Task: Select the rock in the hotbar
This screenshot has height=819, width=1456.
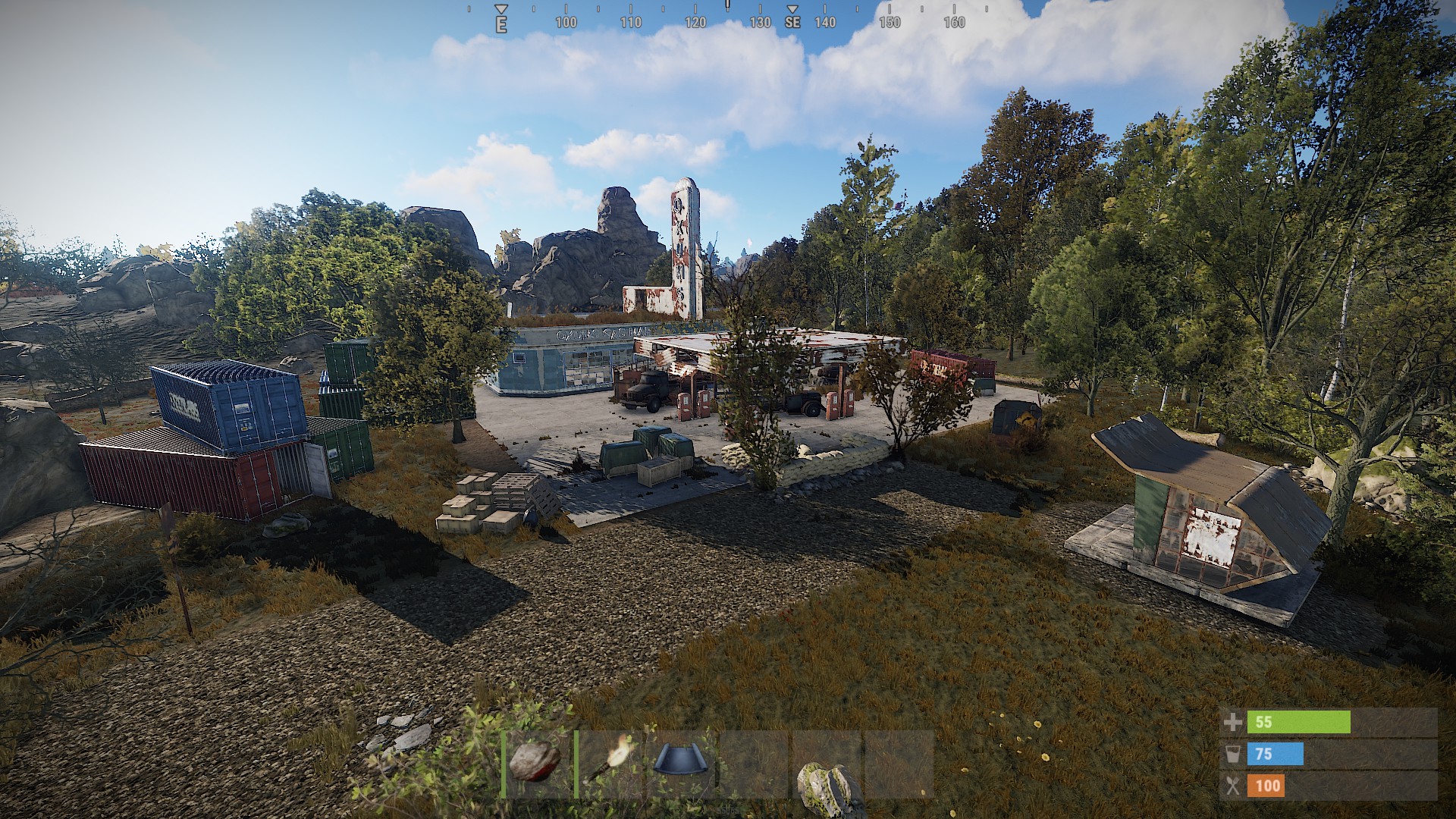Action: [537, 763]
